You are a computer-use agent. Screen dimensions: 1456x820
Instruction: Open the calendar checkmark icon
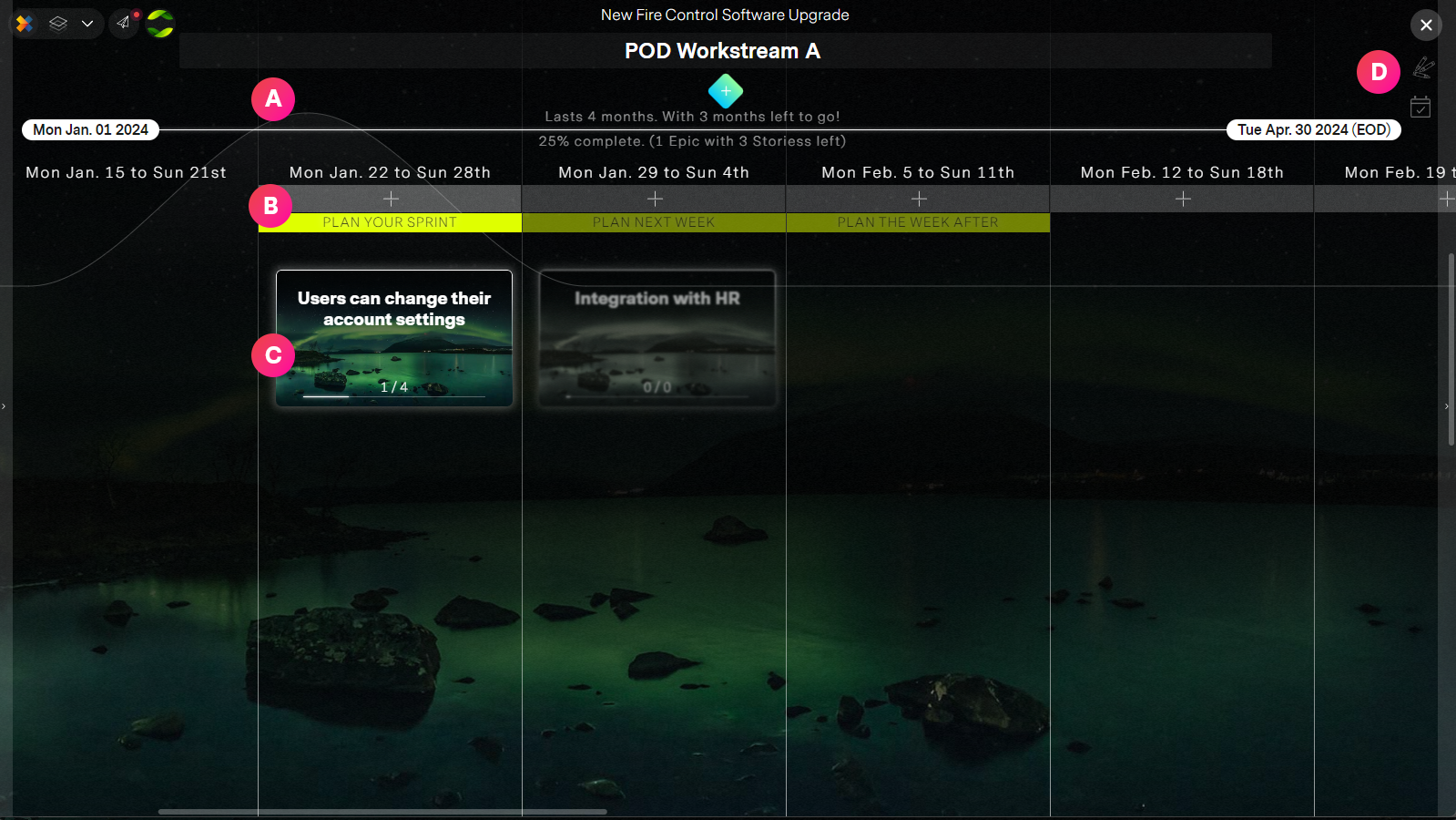[x=1421, y=107]
